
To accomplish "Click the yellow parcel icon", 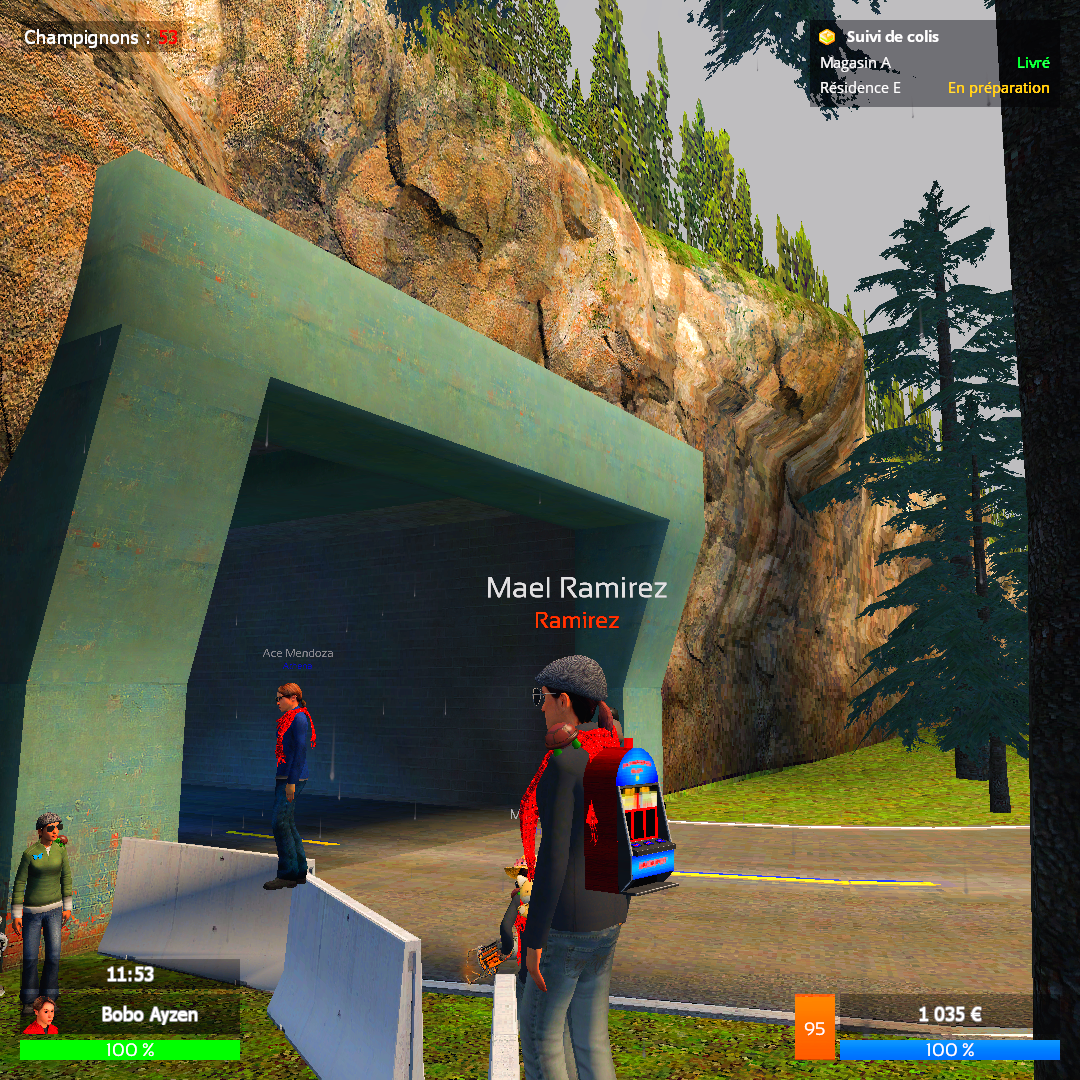I will (x=826, y=37).
